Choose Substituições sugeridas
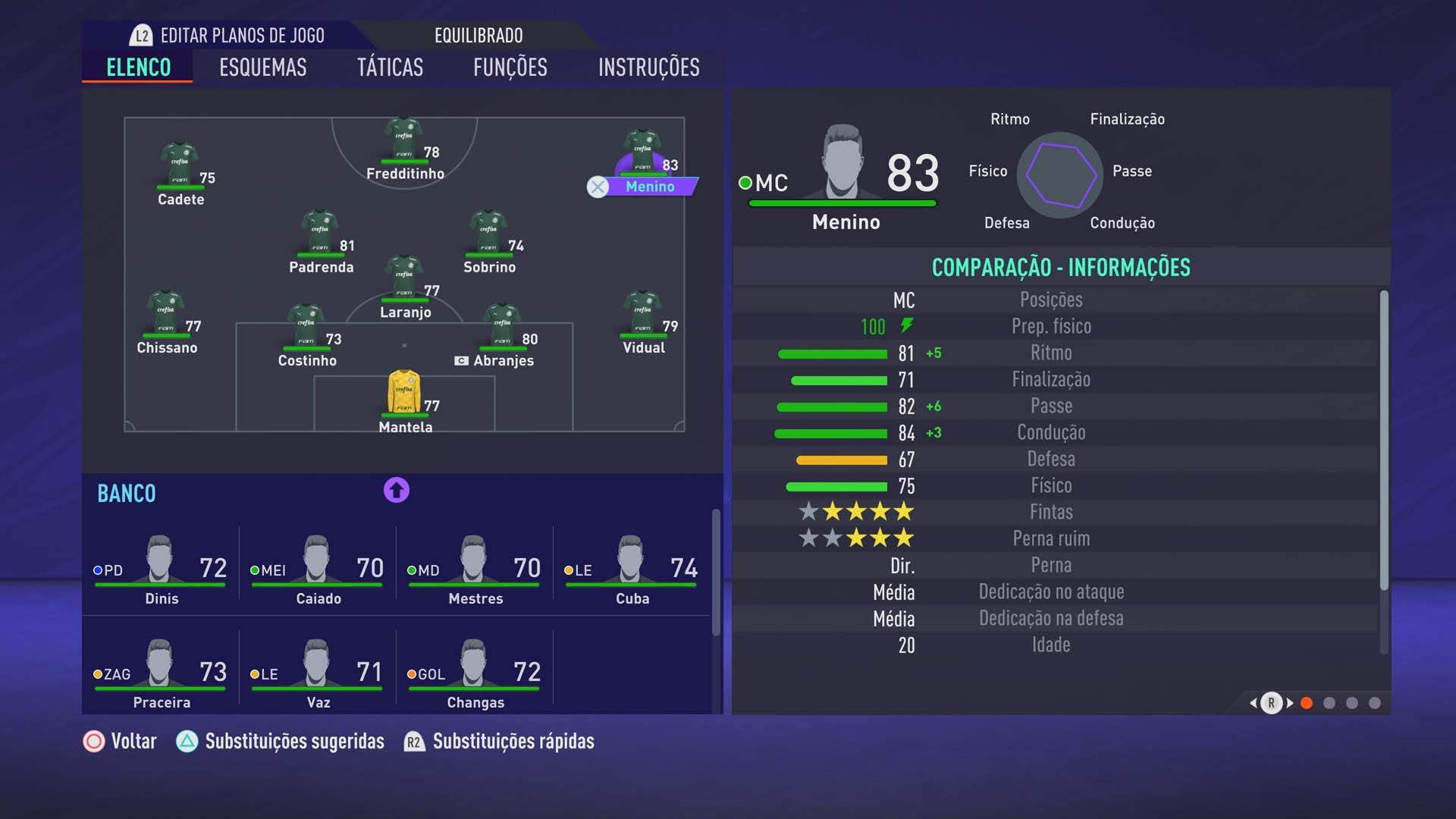 click(294, 742)
